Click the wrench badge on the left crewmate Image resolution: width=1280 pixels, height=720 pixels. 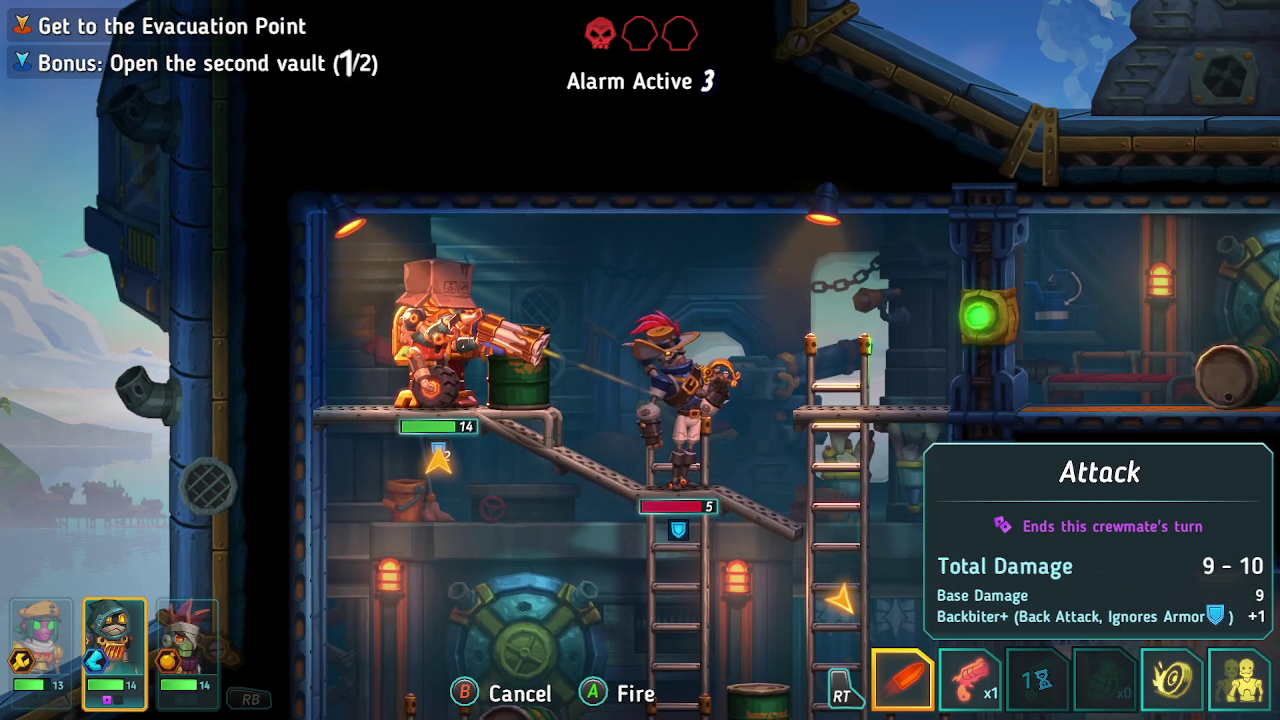click(x=21, y=661)
